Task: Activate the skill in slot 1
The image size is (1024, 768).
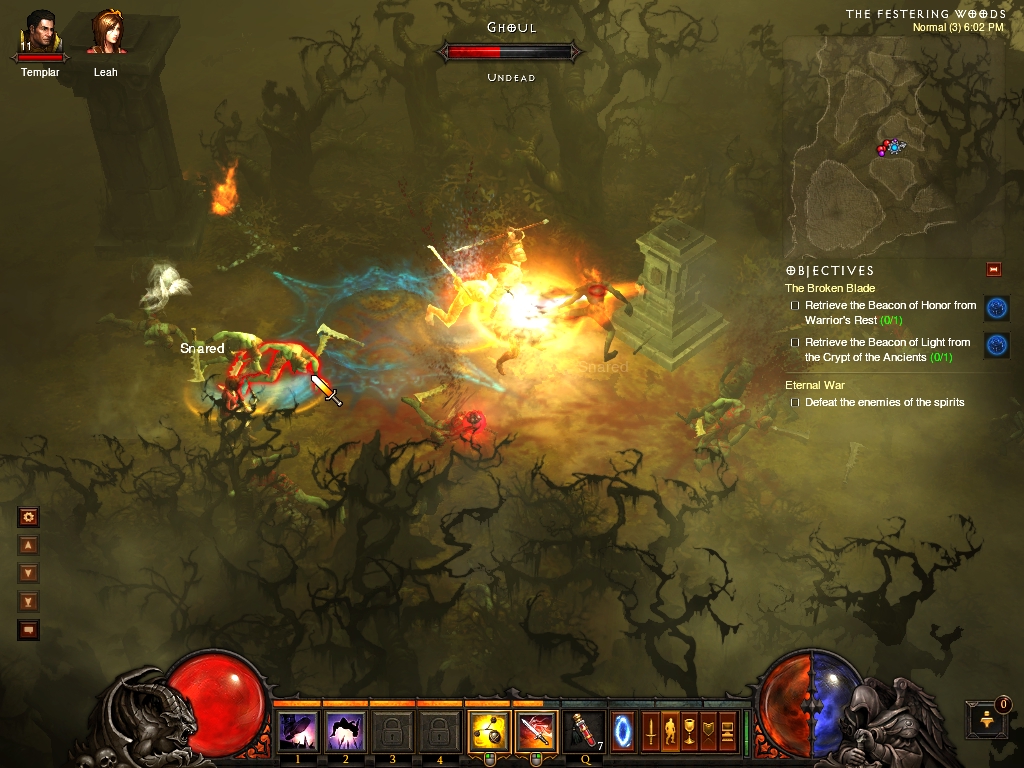Action: pos(297,731)
